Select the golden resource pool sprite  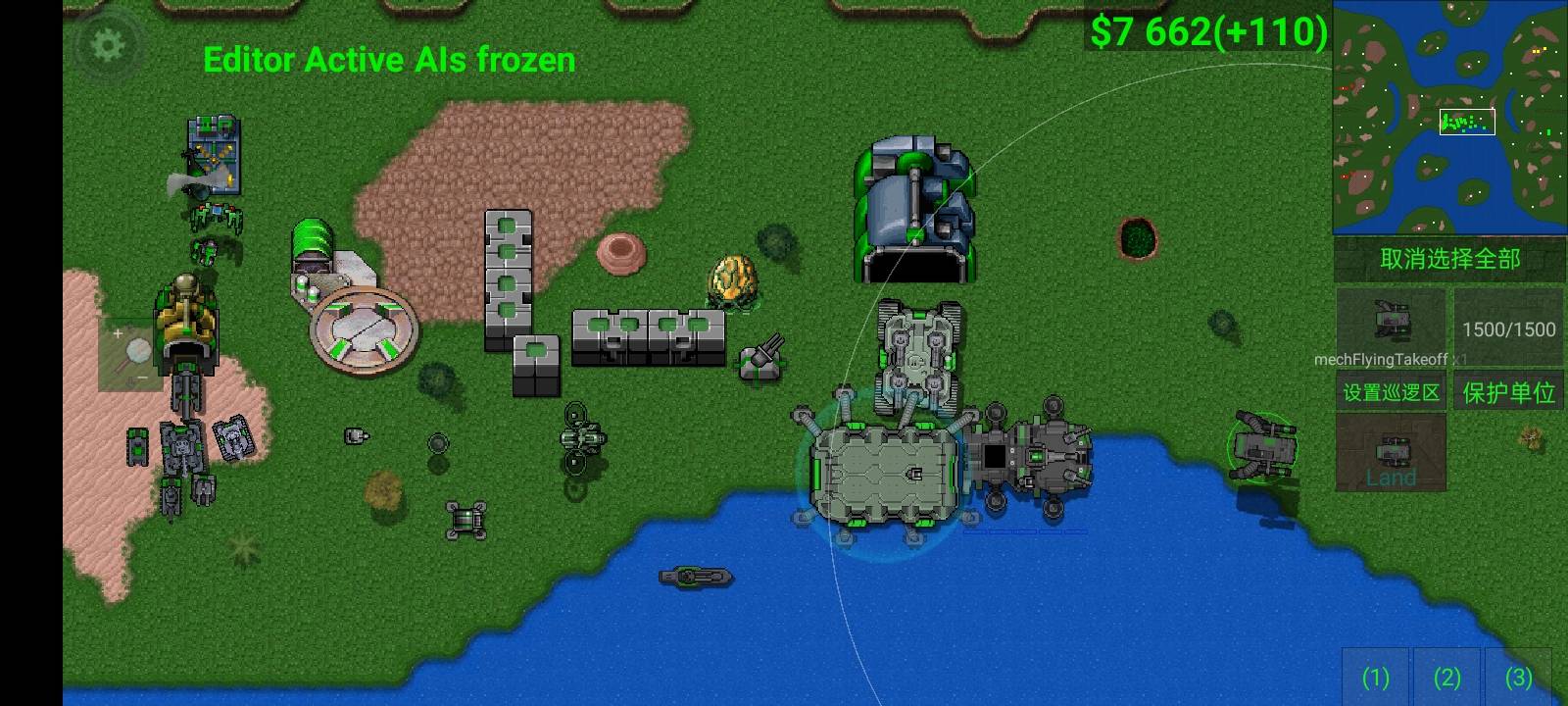[x=732, y=279]
